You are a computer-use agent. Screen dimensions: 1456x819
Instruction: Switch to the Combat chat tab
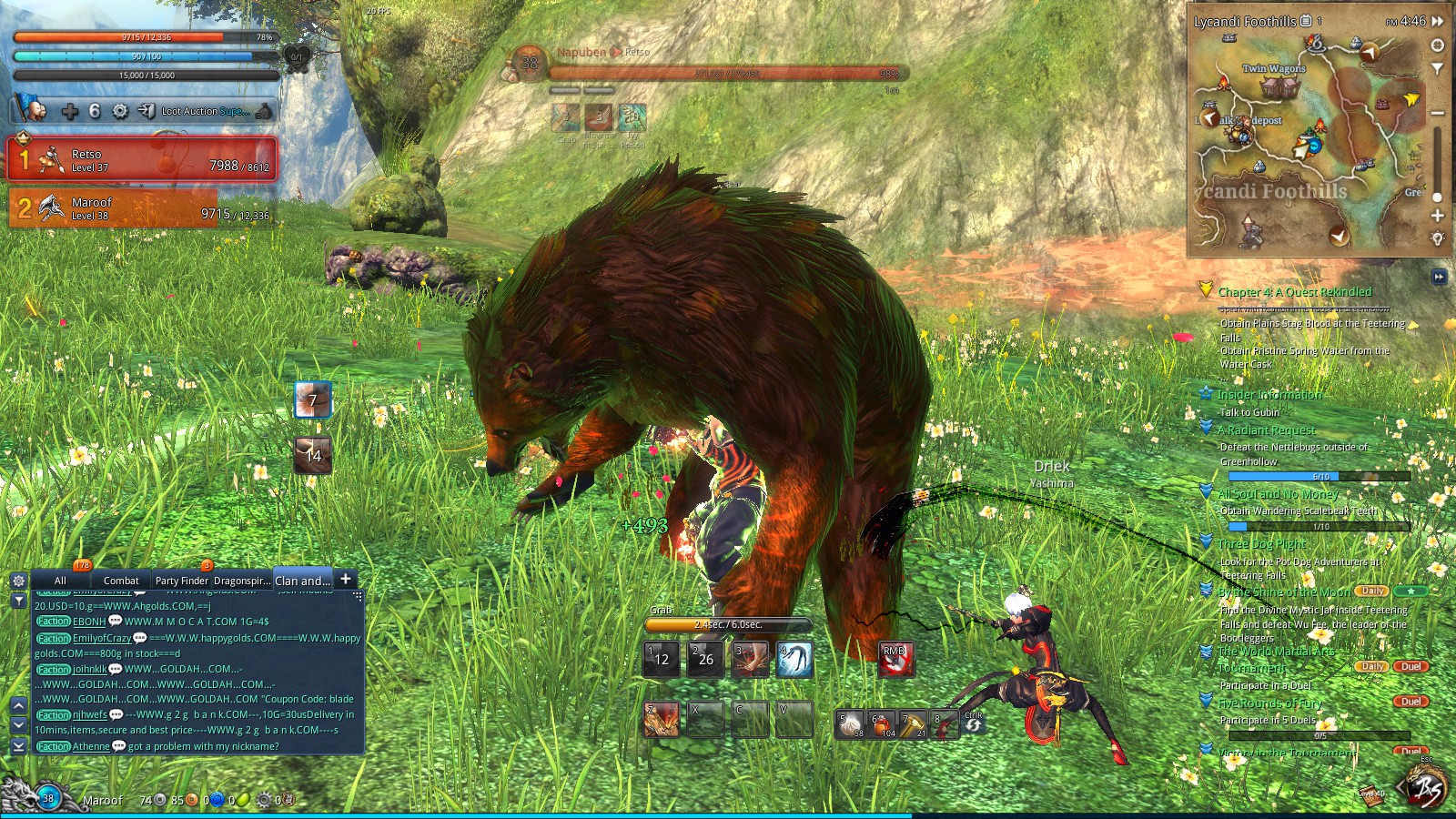tap(121, 581)
